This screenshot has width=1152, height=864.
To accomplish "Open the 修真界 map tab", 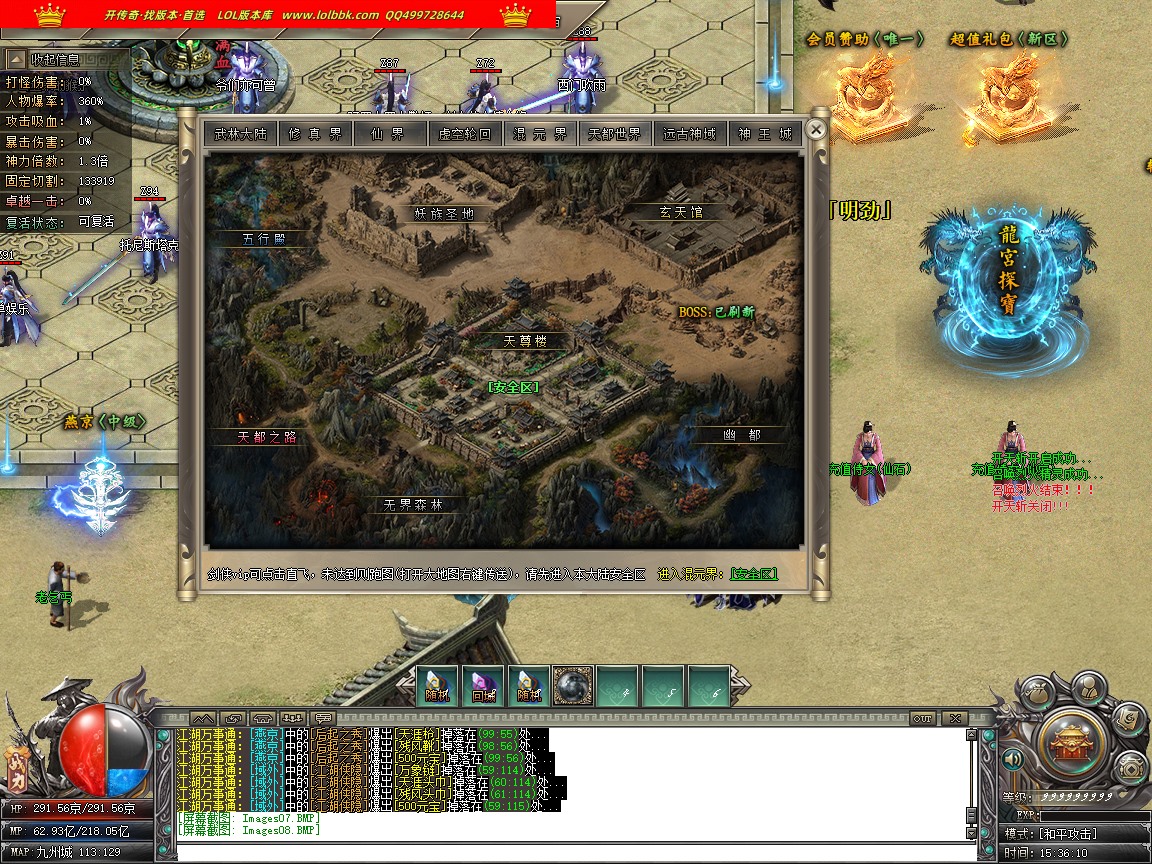I will pos(314,133).
